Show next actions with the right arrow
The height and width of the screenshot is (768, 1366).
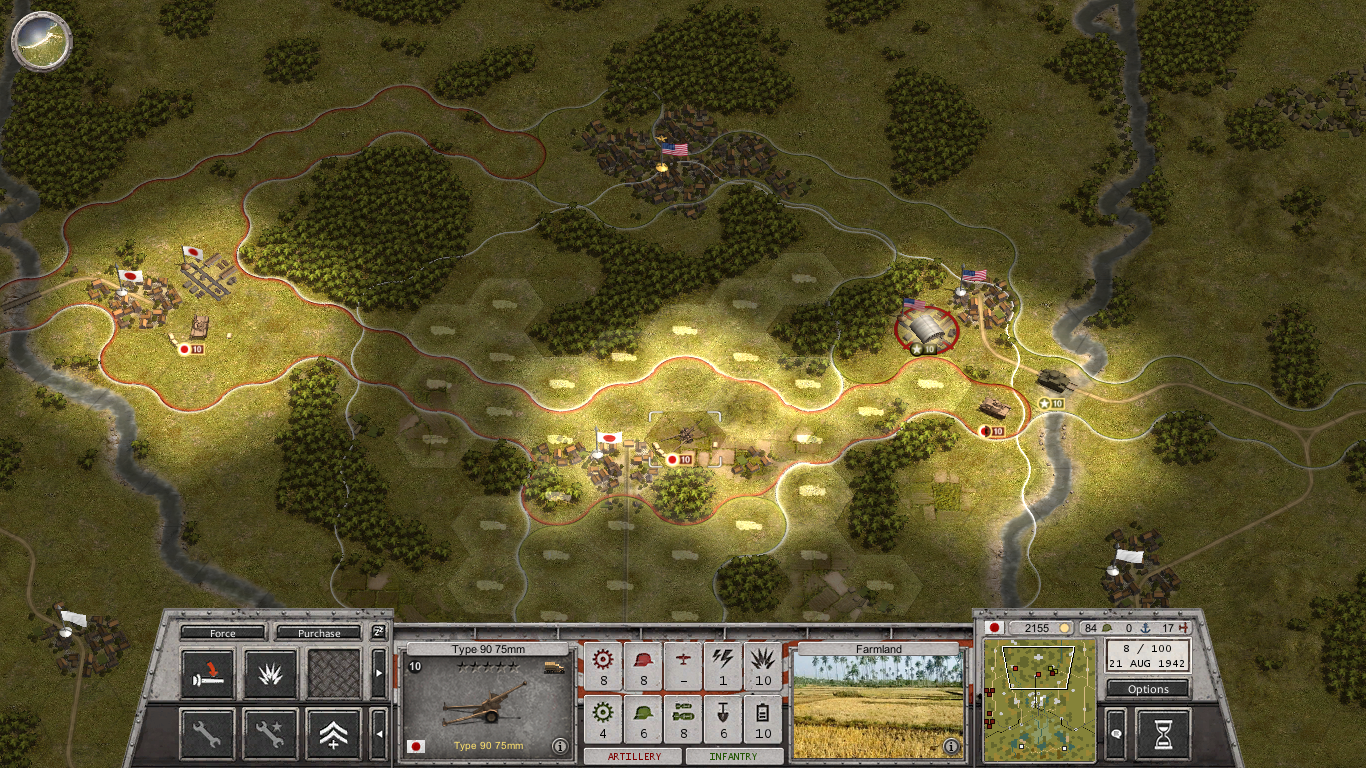tap(378, 674)
